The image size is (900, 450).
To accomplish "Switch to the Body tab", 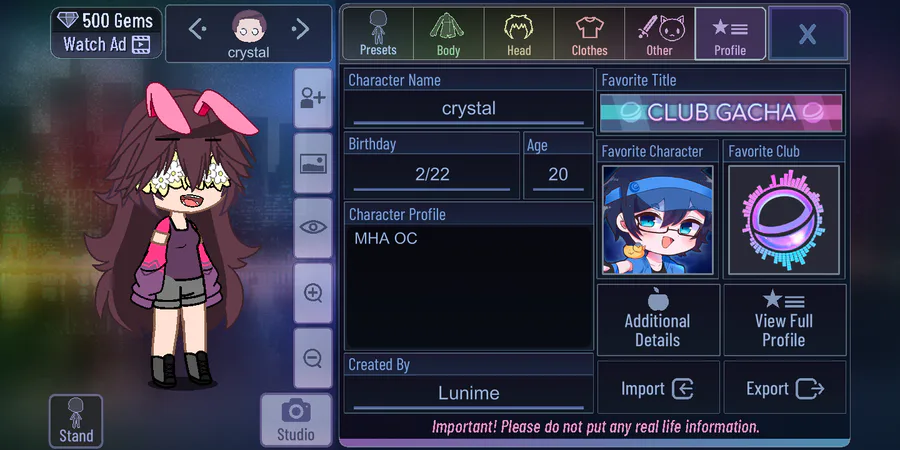I will click(448, 34).
